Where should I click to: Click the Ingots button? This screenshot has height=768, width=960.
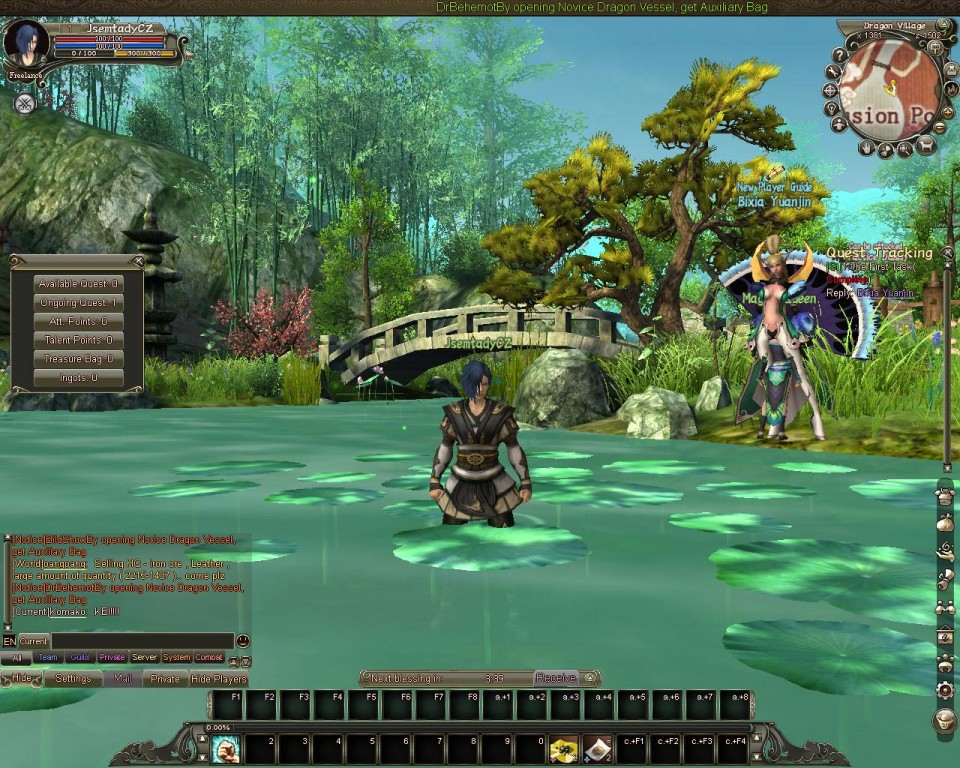(78, 379)
